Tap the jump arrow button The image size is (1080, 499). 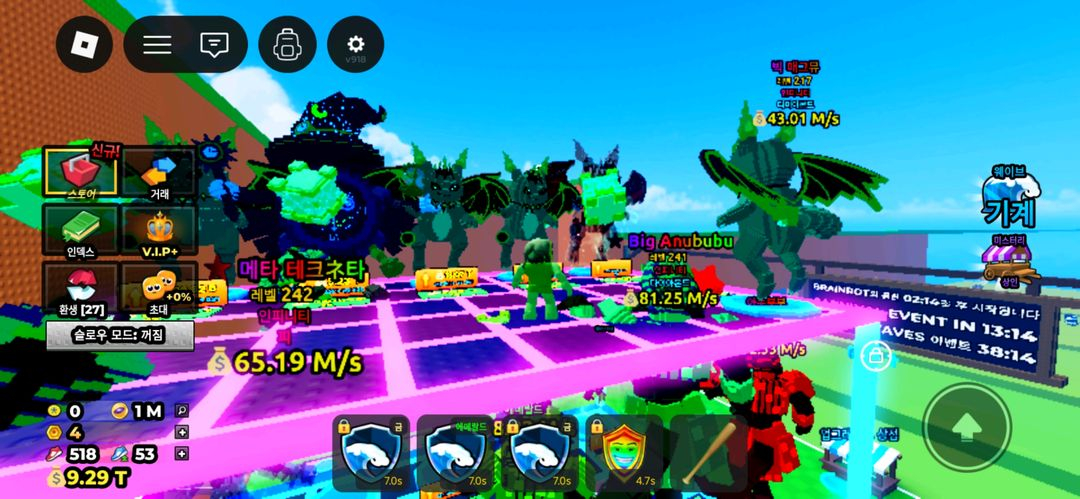pyautogui.click(x=966, y=427)
